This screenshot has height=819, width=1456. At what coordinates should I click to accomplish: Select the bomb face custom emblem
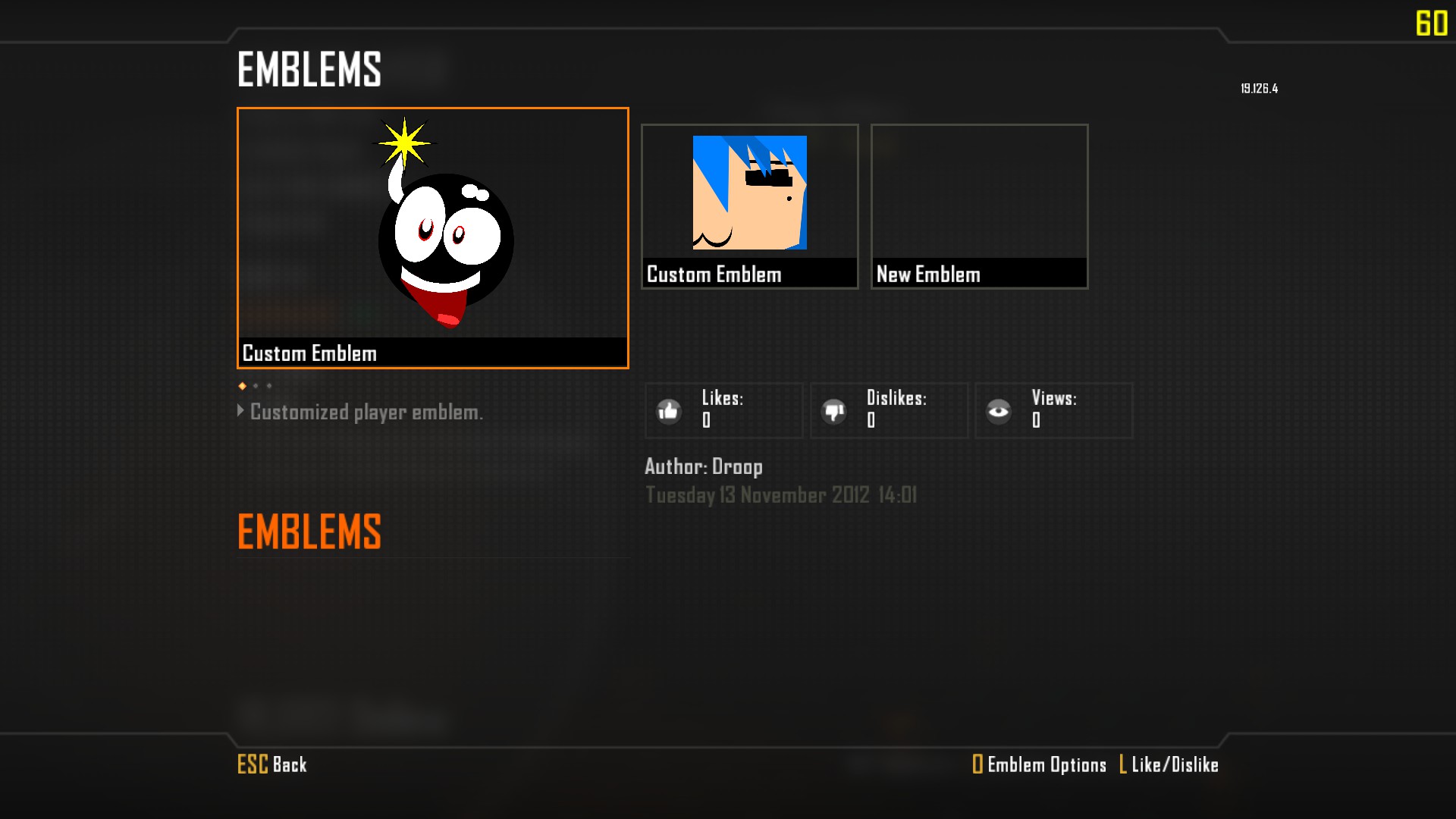point(432,237)
